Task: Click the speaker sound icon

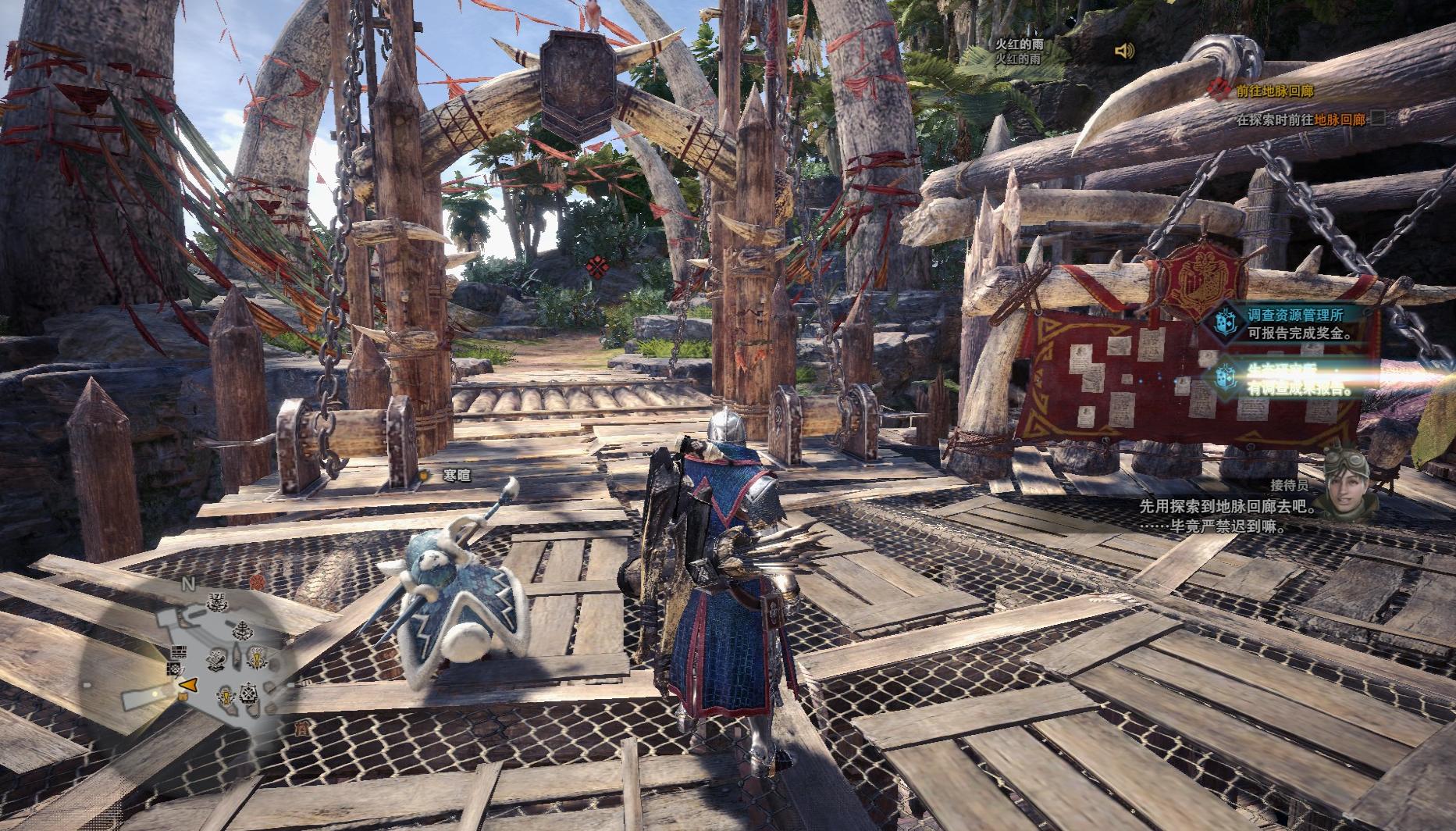Action: (1124, 52)
